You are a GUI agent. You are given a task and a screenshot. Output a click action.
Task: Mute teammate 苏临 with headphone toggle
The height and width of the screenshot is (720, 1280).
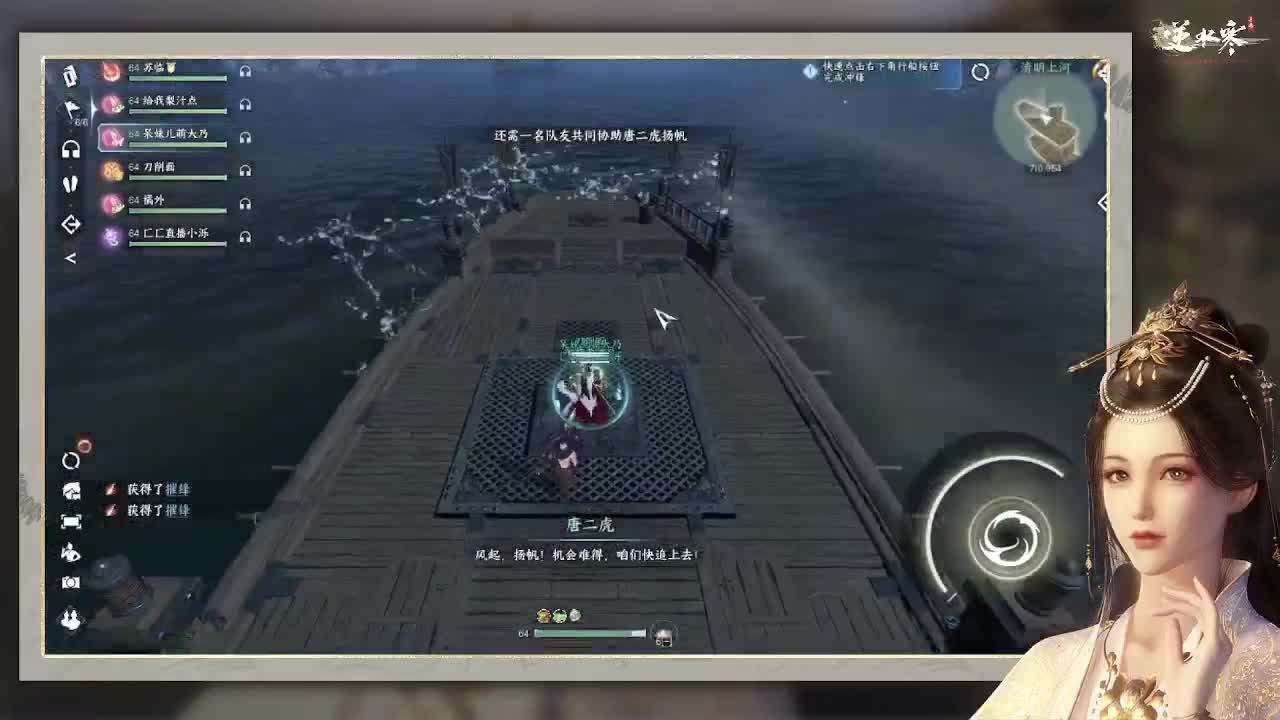(x=245, y=71)
